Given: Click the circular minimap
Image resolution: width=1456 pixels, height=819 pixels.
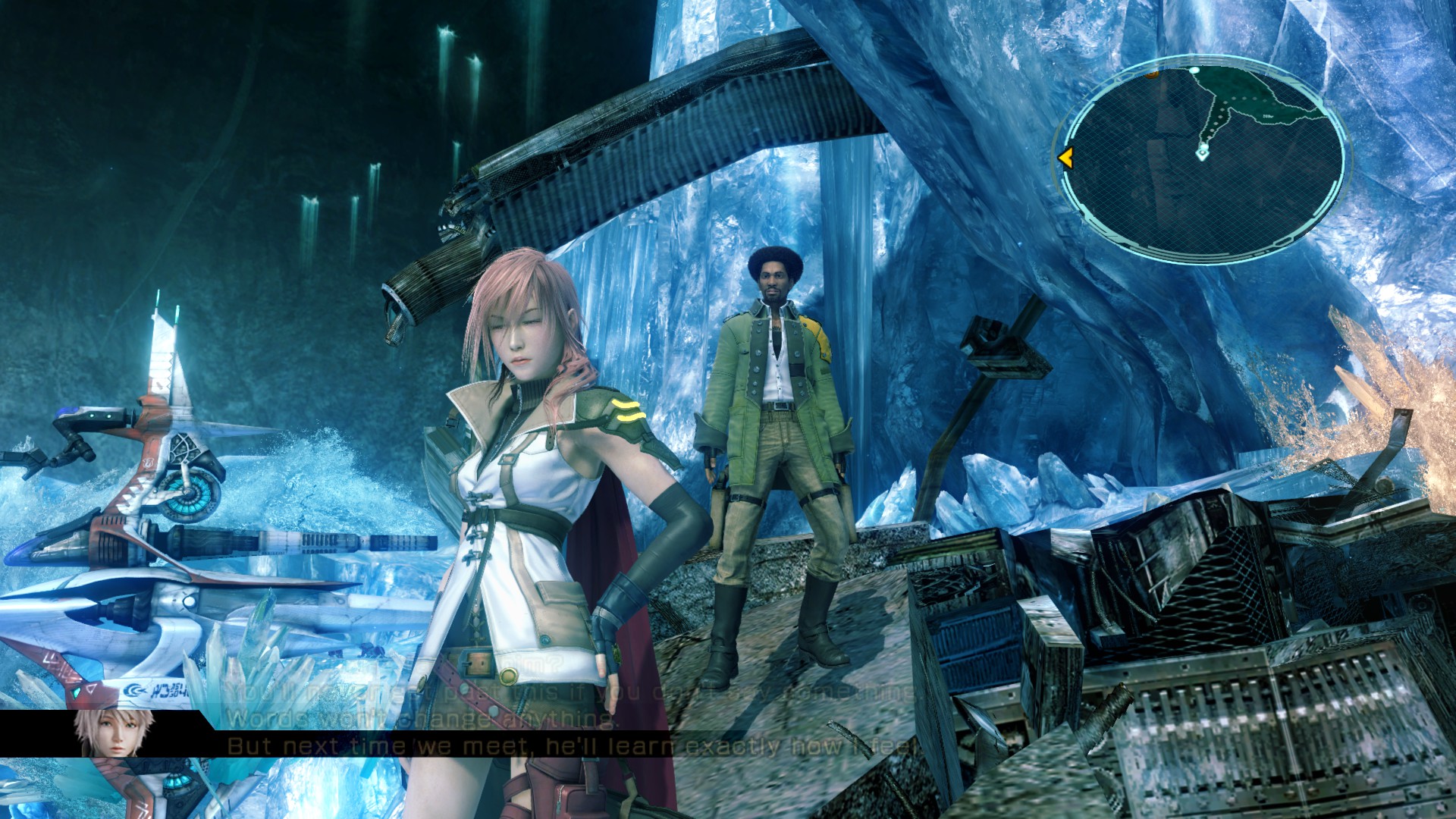Looking at the screenshot, I should click(1202, 159).
